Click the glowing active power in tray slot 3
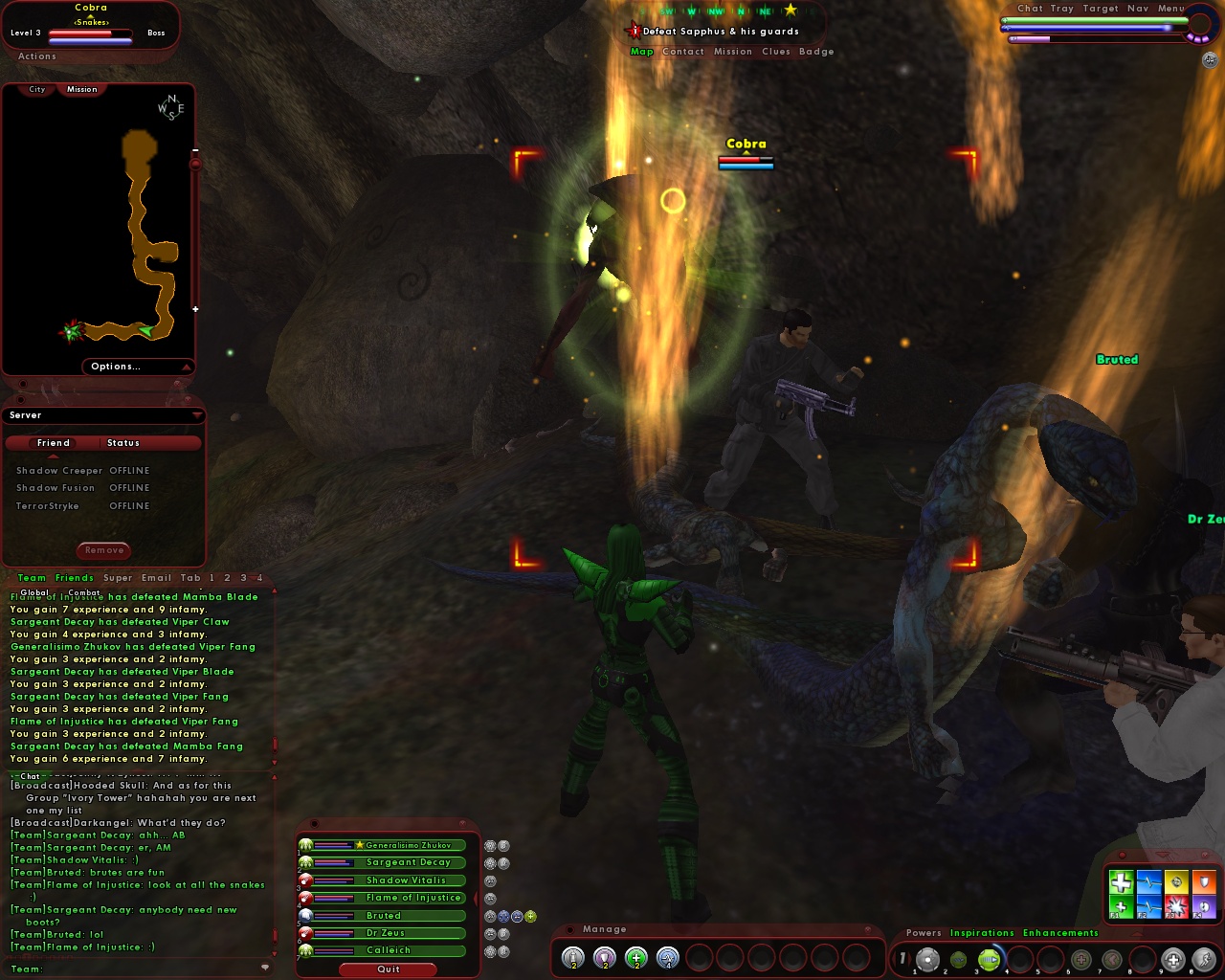This screenshot has height=980, width=1225. coord(989,958)
